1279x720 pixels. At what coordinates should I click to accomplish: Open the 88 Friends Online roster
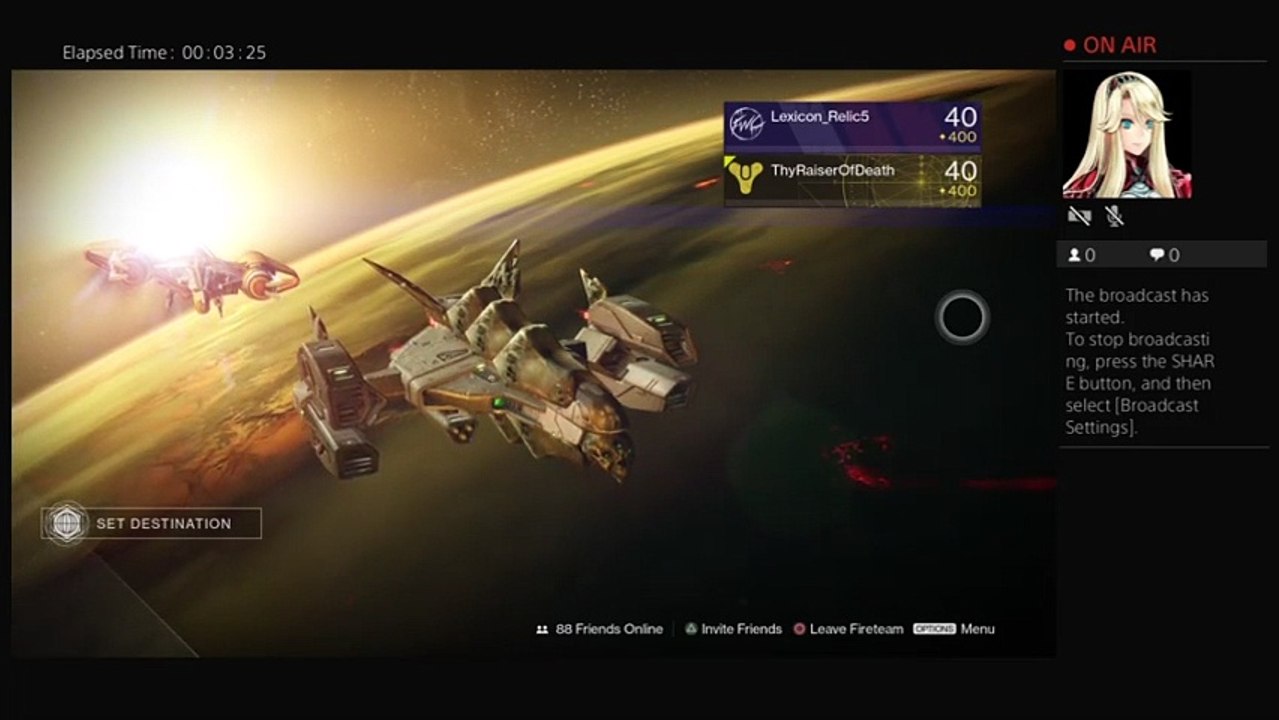tap(600, 629)
